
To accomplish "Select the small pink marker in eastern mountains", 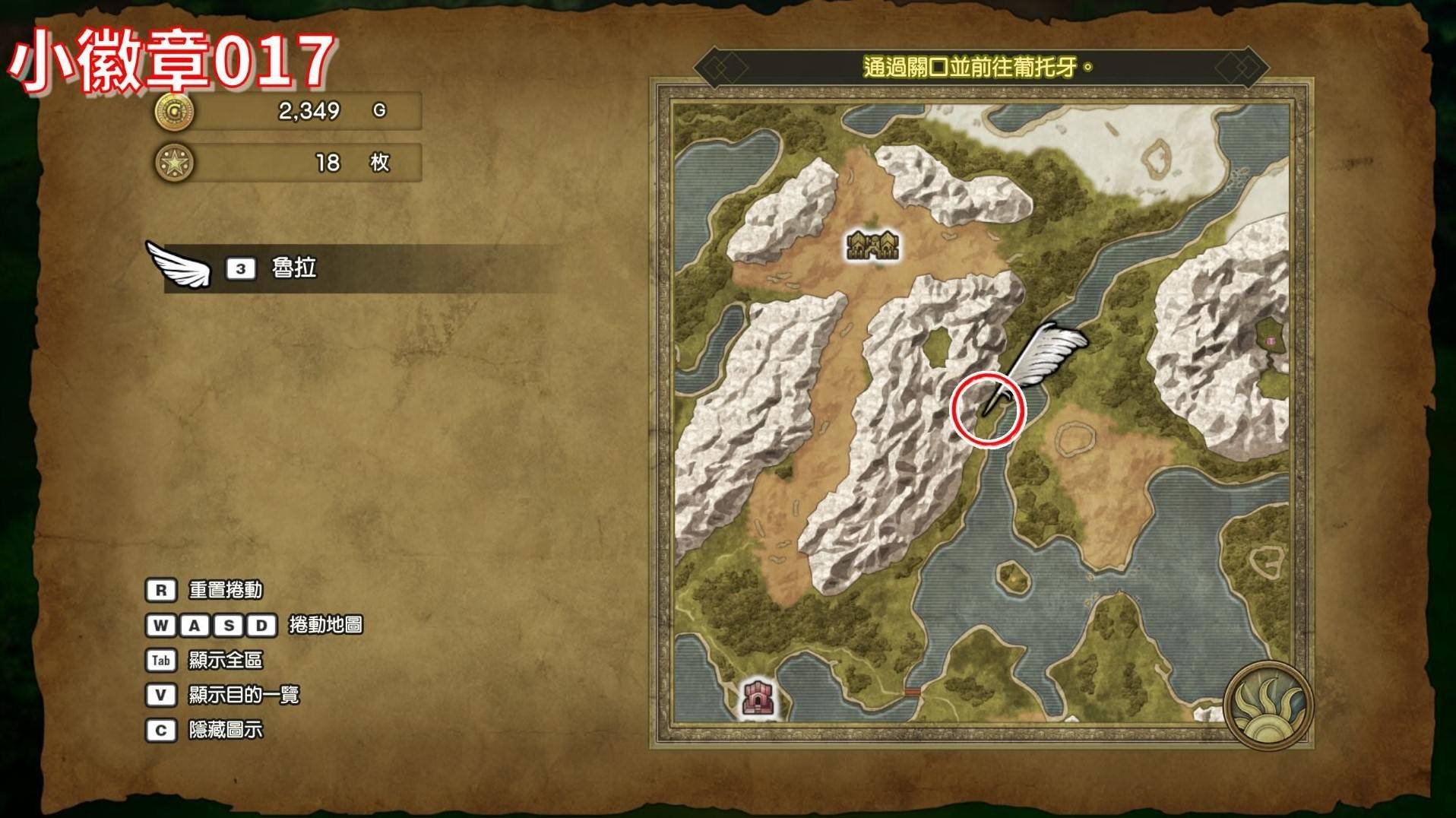I will pos(1271,341).
